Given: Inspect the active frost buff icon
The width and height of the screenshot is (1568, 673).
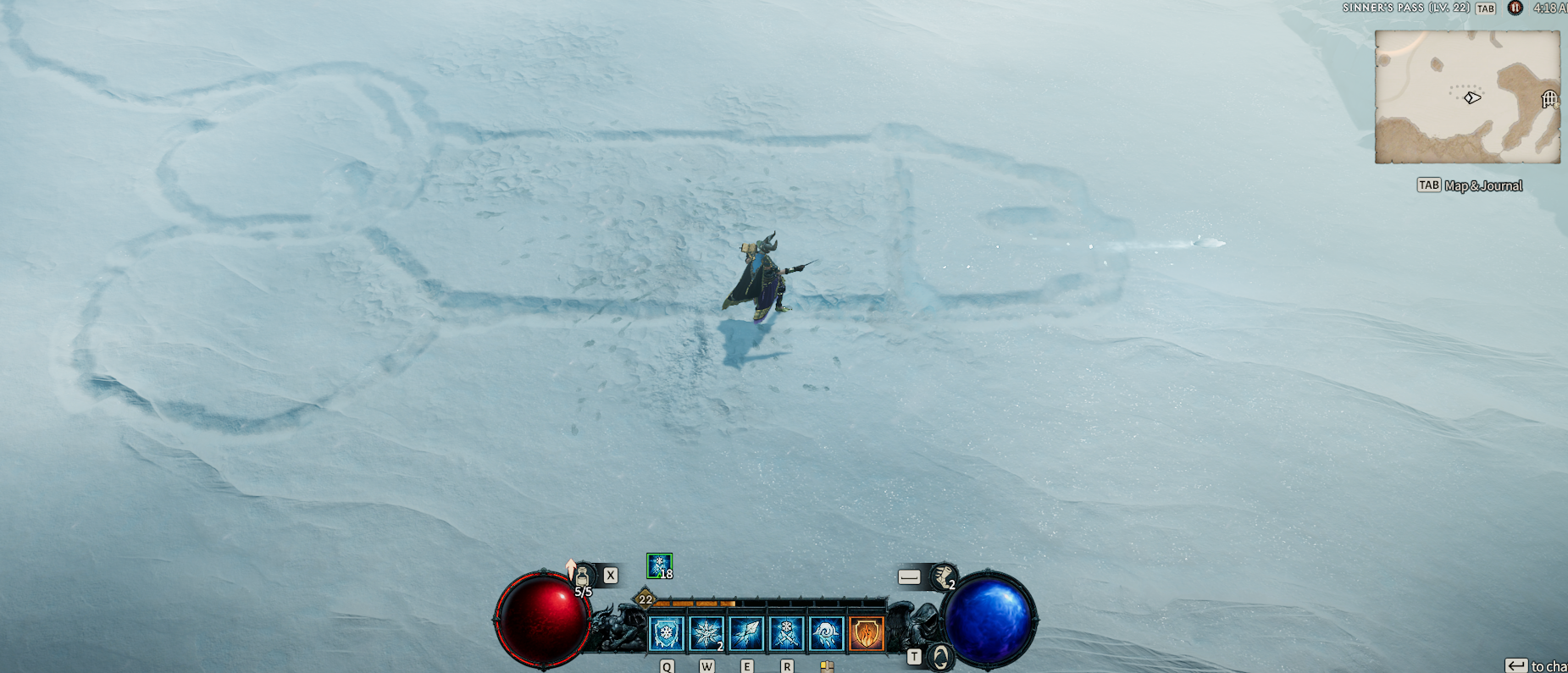Looking at the screenshot, I should [659, 565].
